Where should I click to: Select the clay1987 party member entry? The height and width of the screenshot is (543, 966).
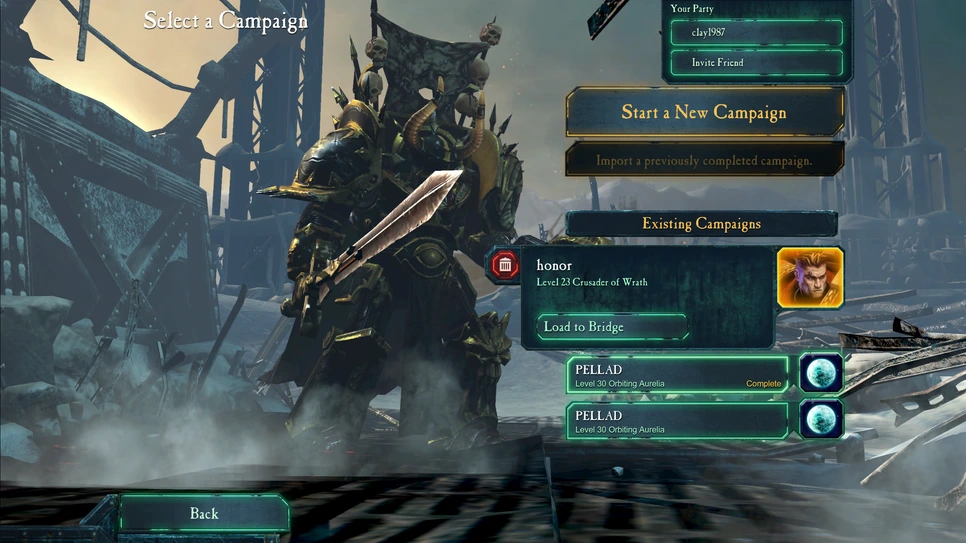756,32
